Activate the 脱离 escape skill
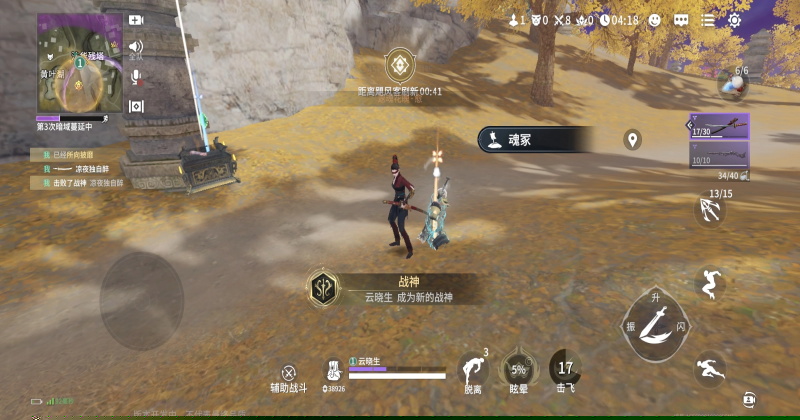The width and height of the screenshot is (800, 420). pos(472,368)
